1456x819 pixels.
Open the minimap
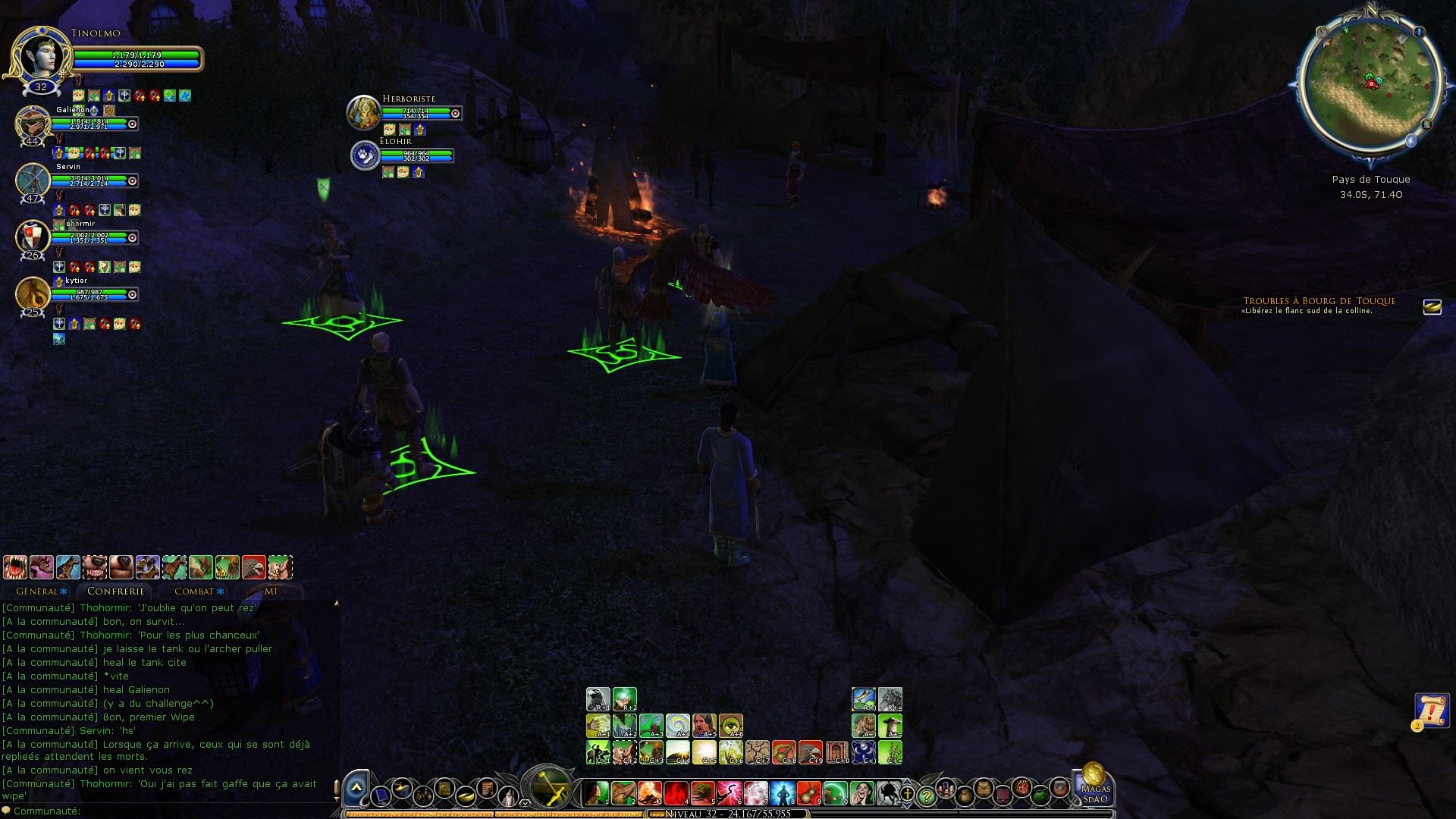click(x=1370, y=83)
